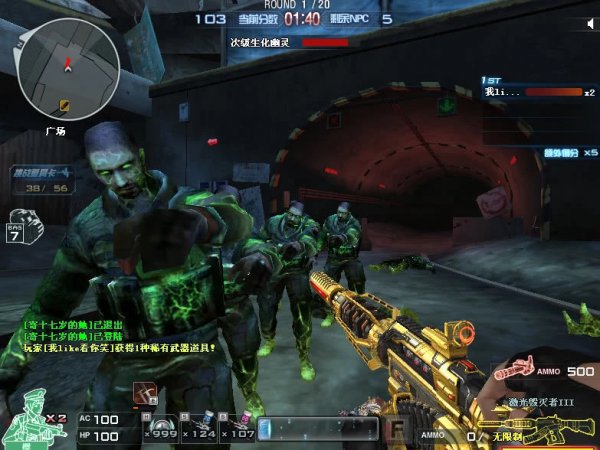
Task: Click the circular minimap
Action: [68, 68]
